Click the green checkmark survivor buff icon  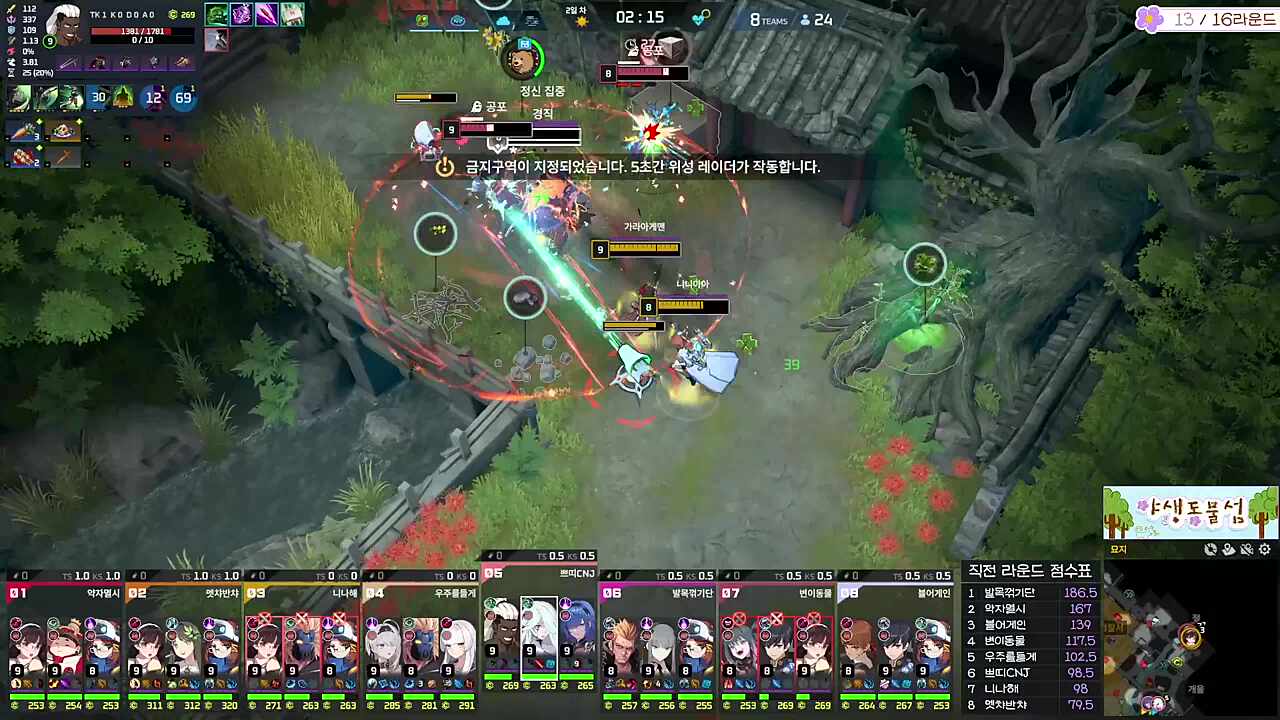coord(216,14)
